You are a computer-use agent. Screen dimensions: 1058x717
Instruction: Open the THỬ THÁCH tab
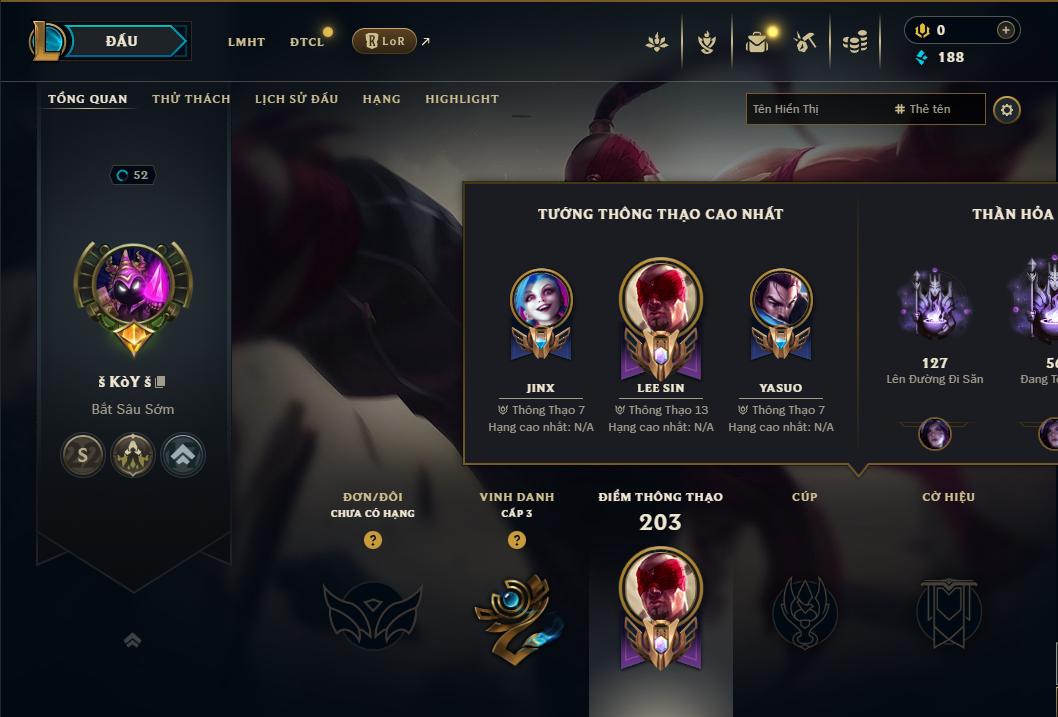point(191,99)
